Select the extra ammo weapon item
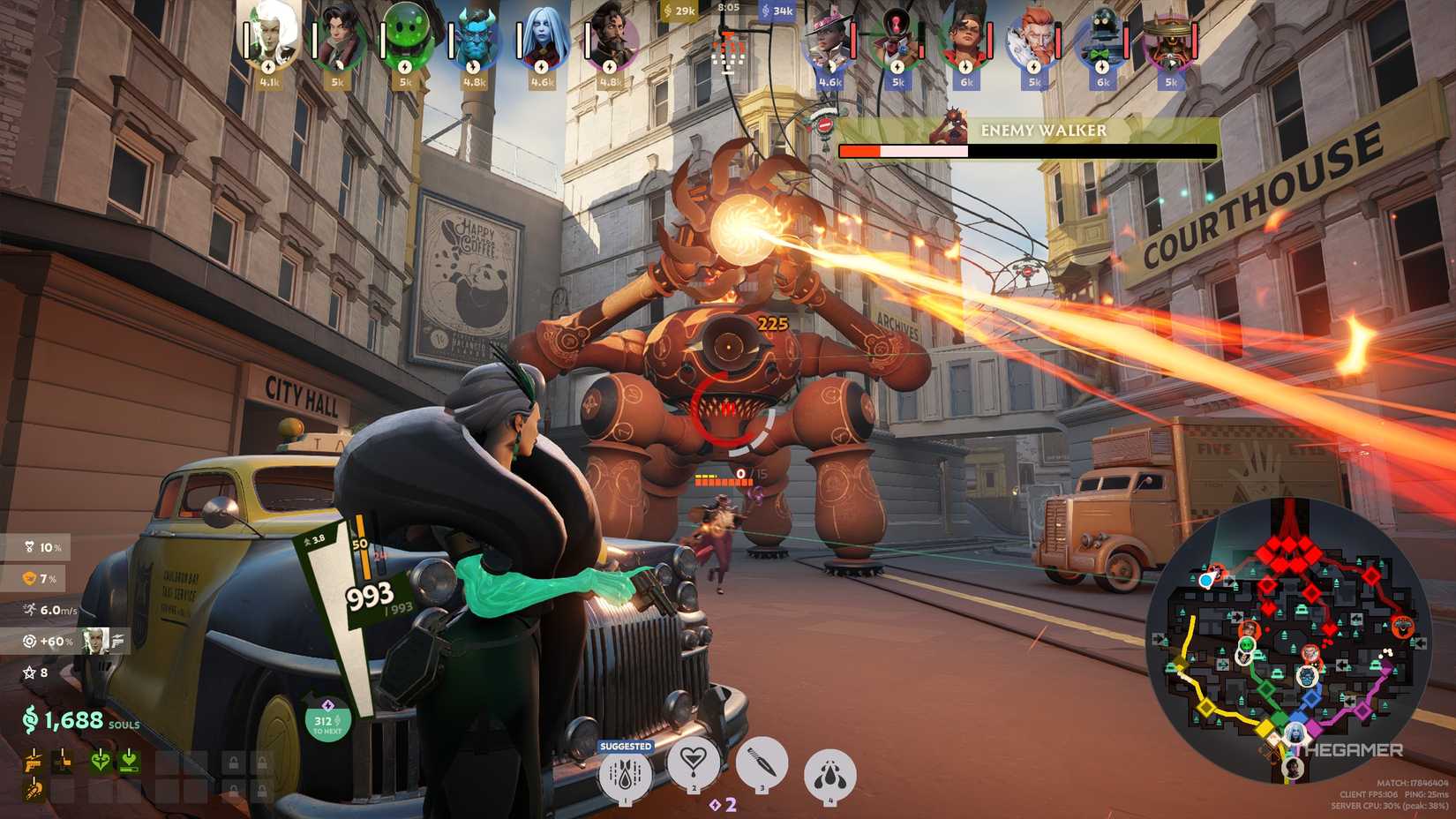The width and height of the screenshot is (1456, 819). click(64, 763)
